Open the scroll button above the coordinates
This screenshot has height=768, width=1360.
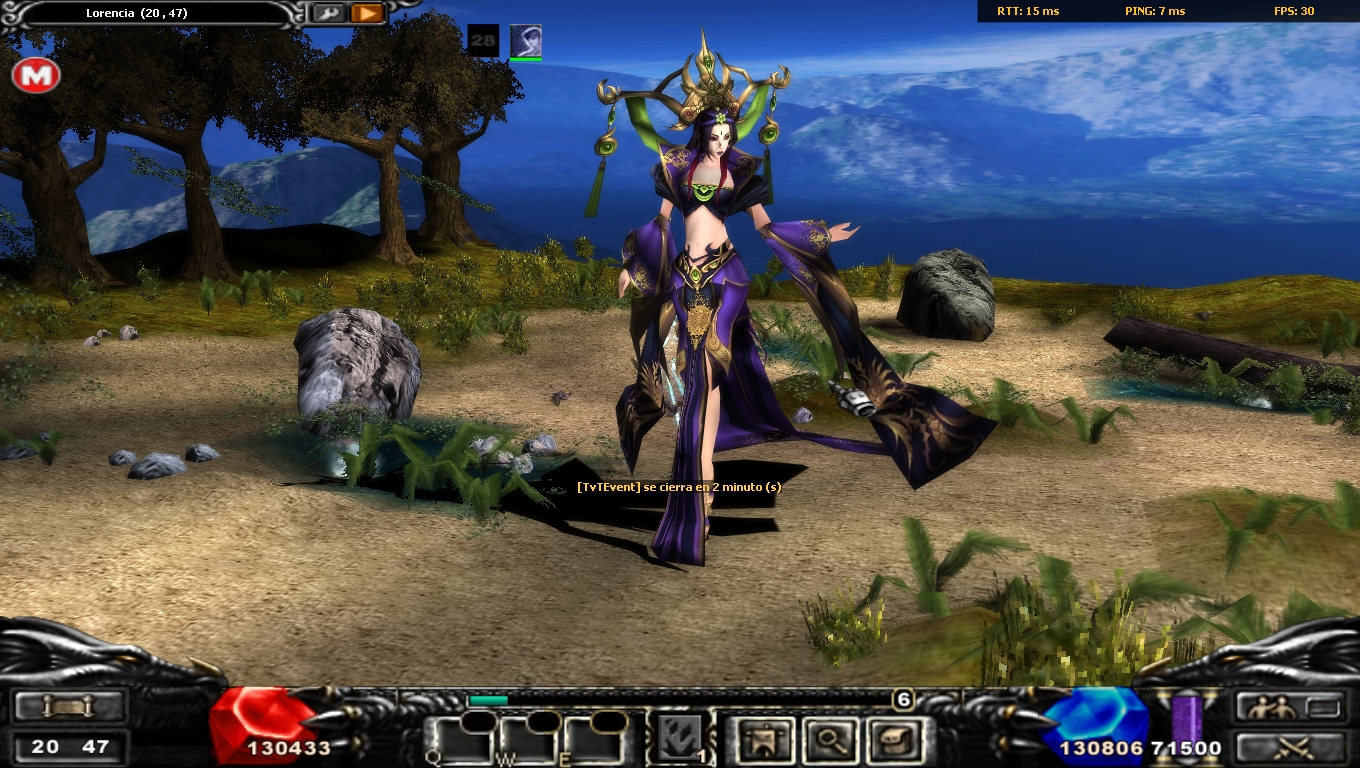click(x=69, y=707)
